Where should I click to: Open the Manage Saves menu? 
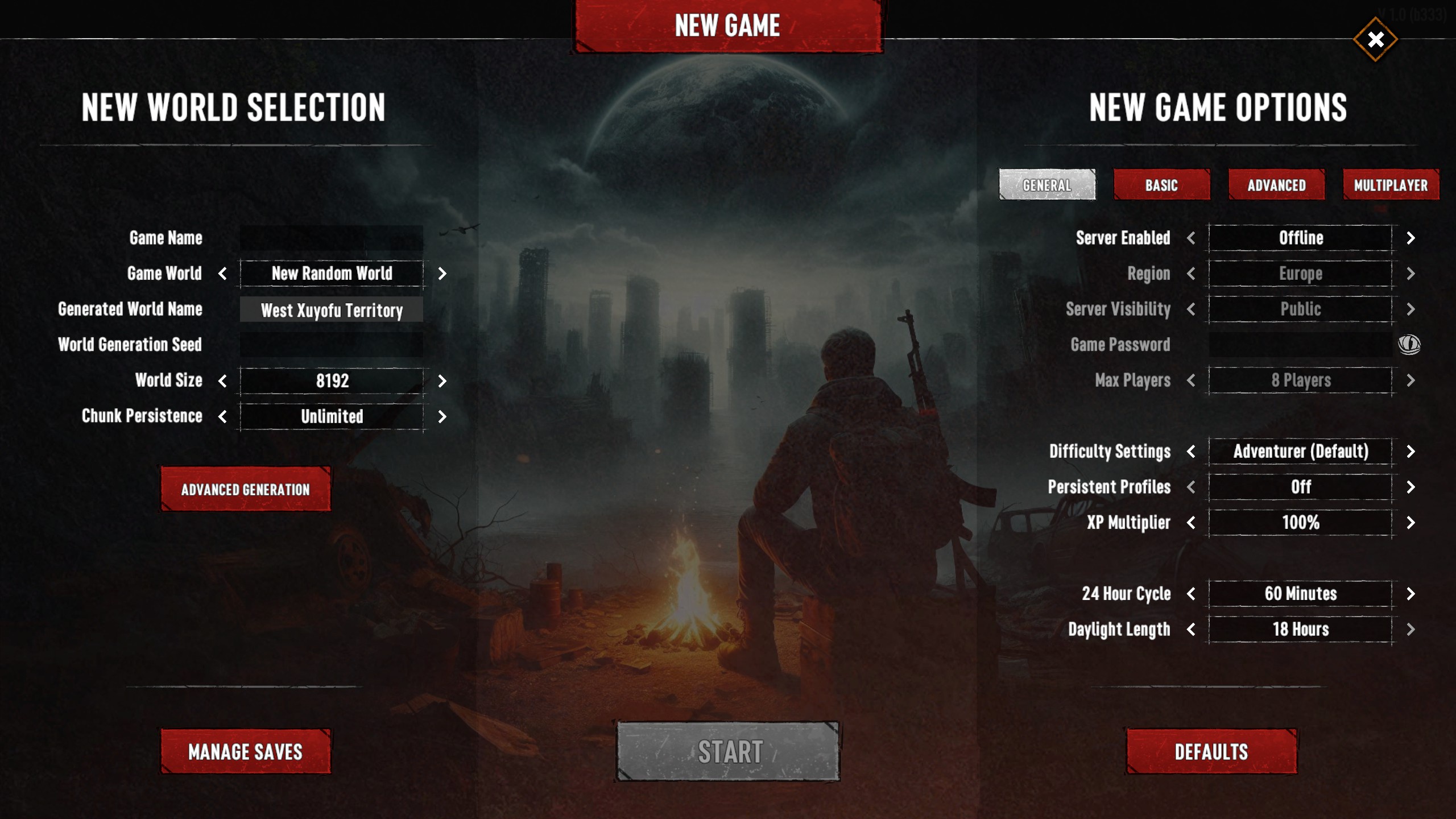[245, 751]
